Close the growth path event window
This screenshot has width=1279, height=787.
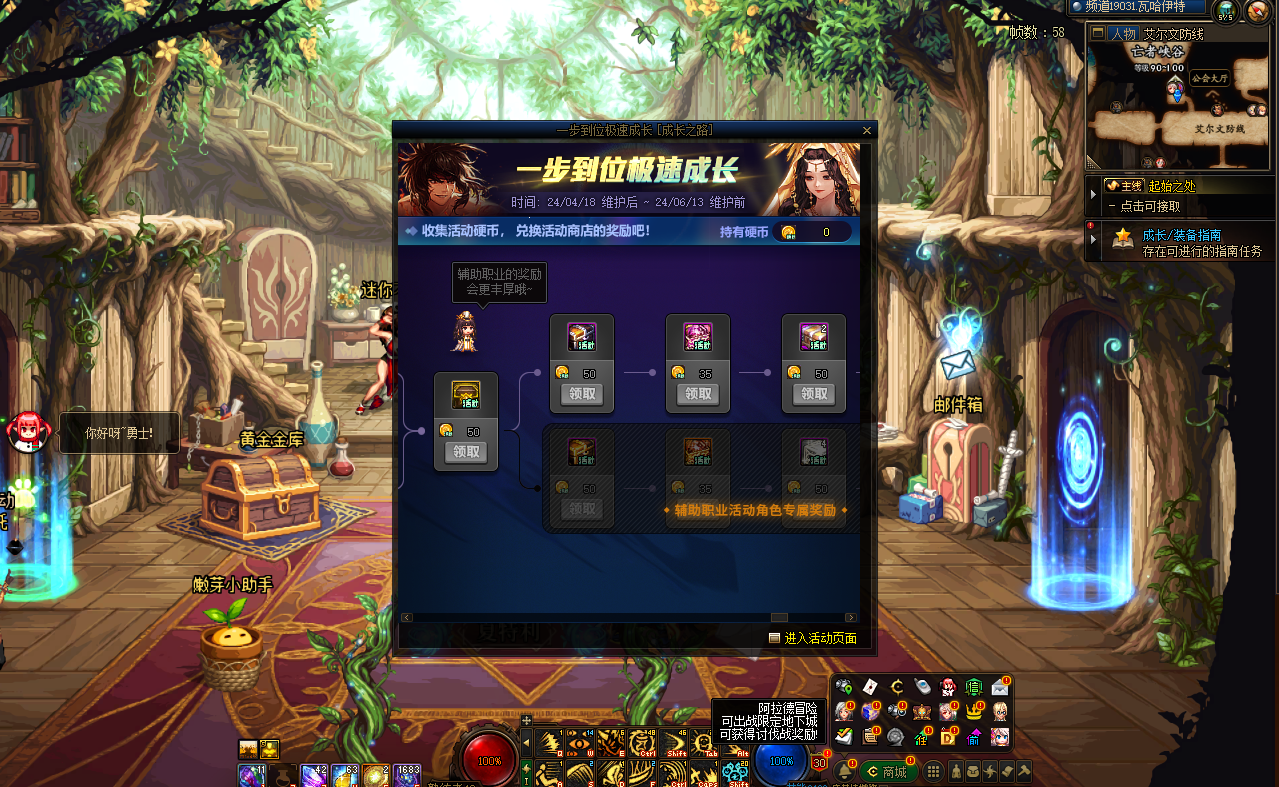click(867, 130)
